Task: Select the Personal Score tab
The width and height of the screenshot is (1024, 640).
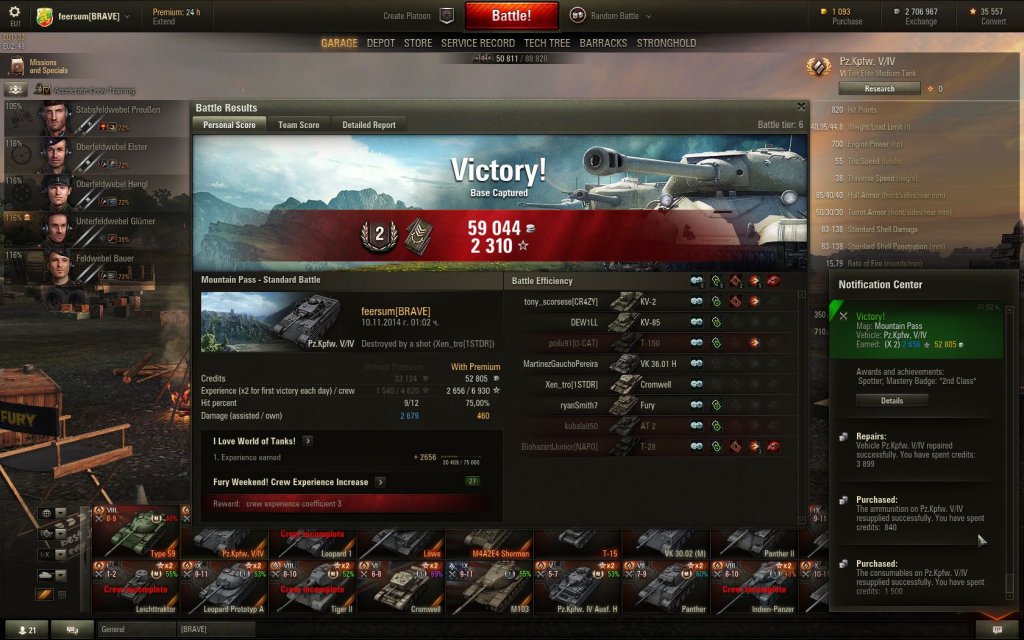Action: [229, 125]
